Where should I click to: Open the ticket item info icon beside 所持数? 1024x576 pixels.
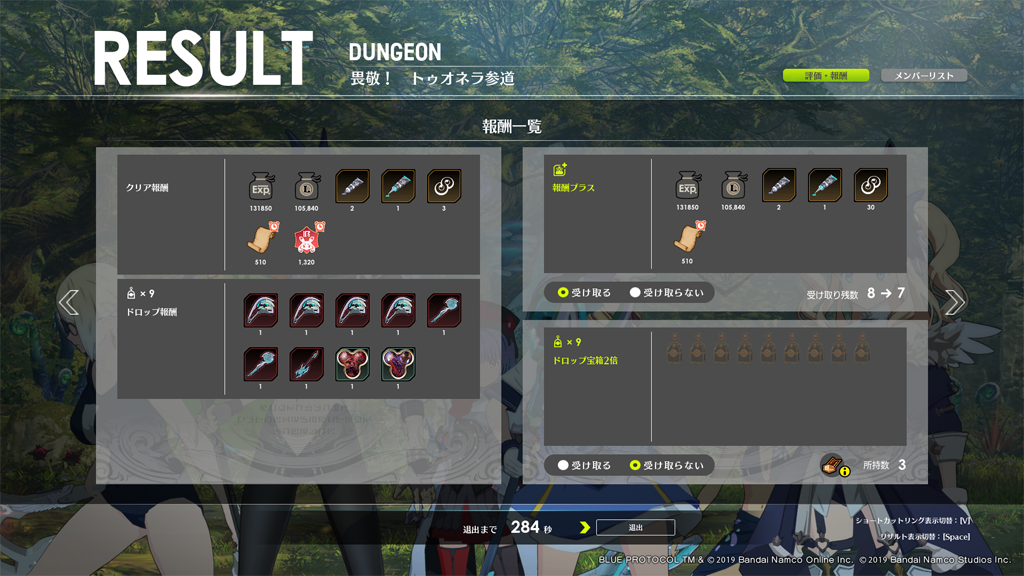pos(835,465)
